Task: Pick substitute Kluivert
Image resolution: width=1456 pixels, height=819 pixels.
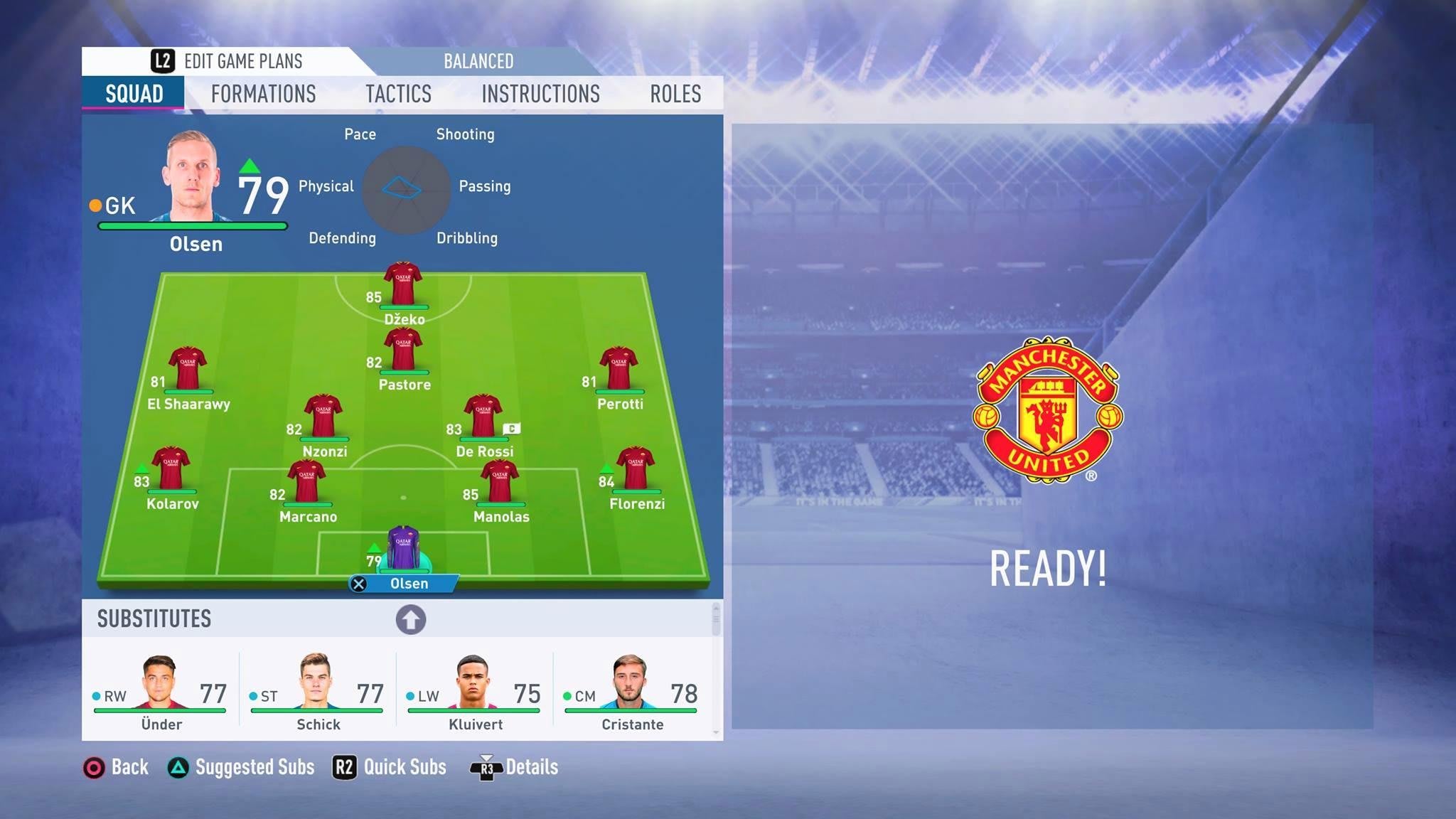Action: 475,691
